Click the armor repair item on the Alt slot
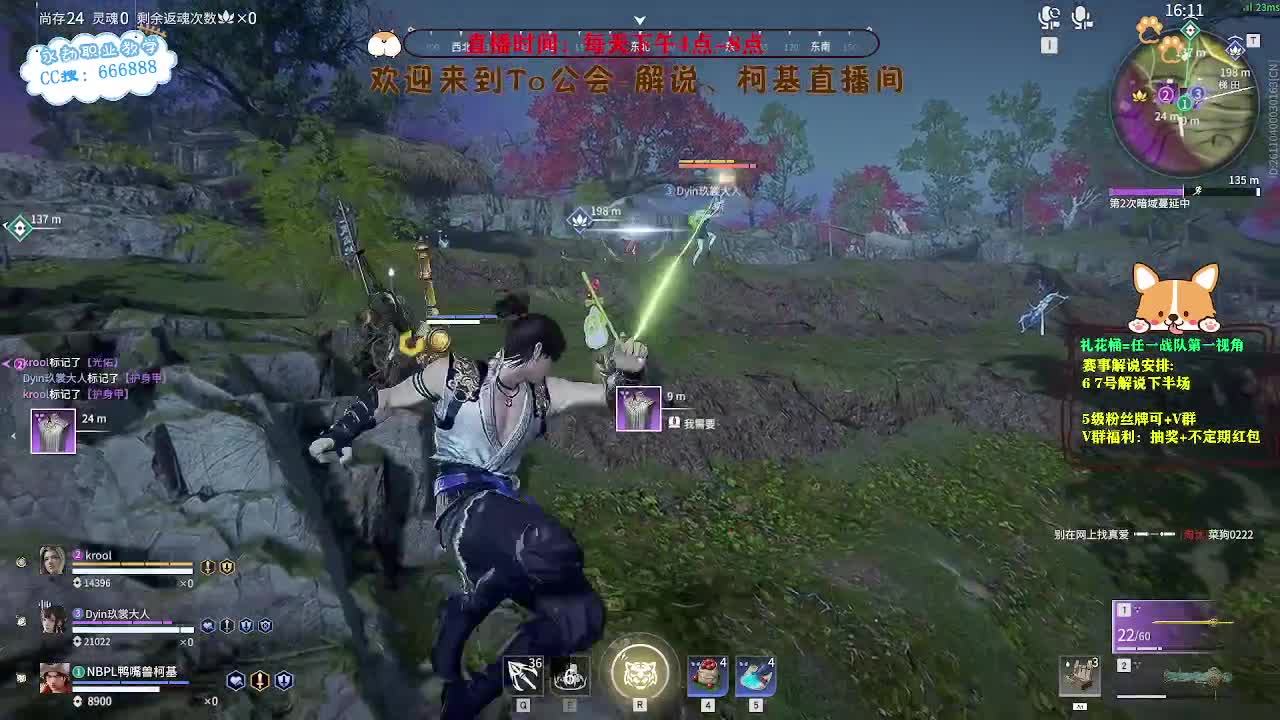1280x720 pixels. pyautogui.click(x=1081, y=677)
